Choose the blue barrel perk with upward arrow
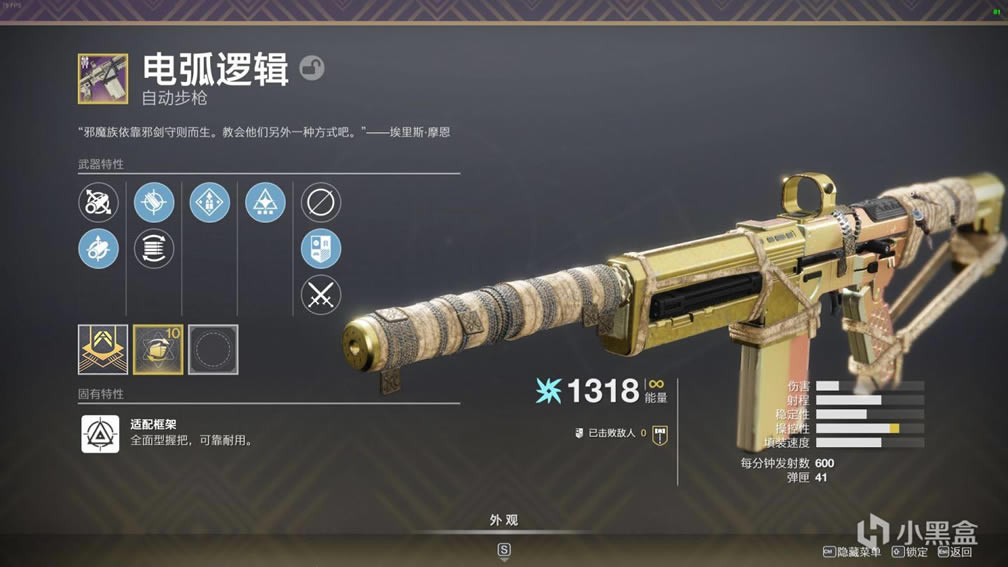Viewport: 1008px width, 567px height. tap(98, 249)
